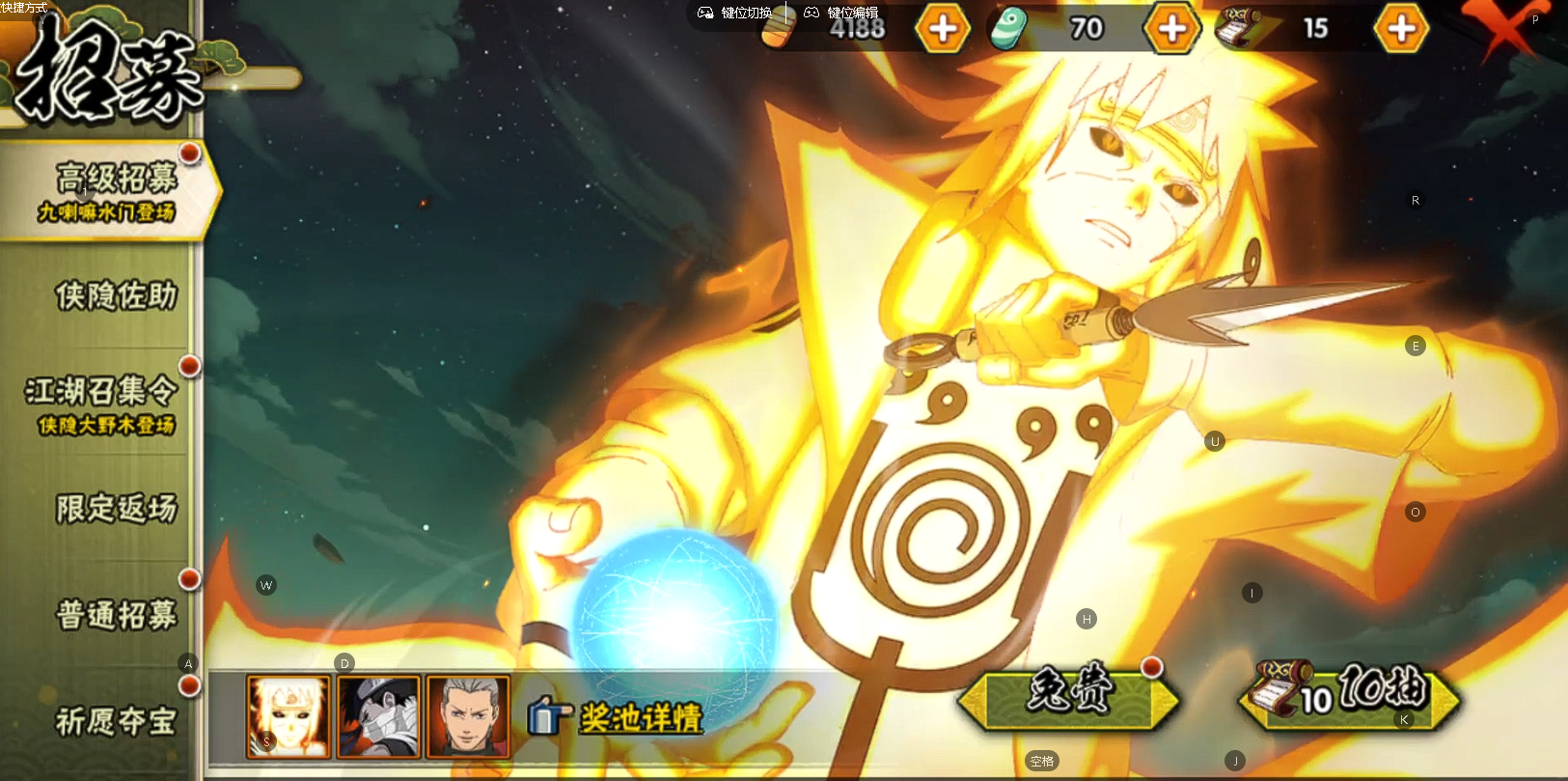This screenshot has height=781, width=1568.
Task: Perform the 10抽 ten-pull recruit
Action: point(1350,696)
